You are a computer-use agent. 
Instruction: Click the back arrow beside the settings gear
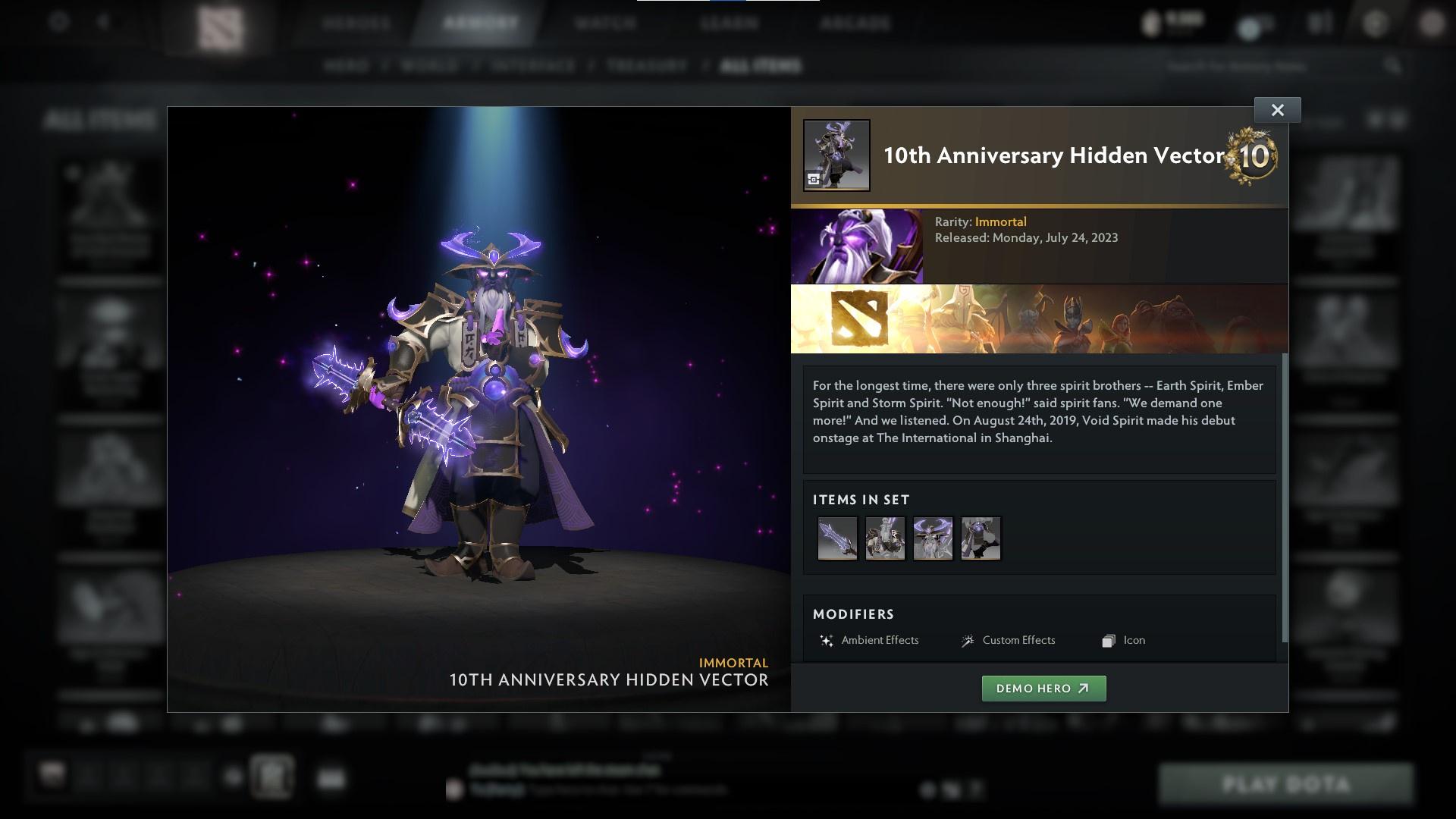click(x=102, y=23)
